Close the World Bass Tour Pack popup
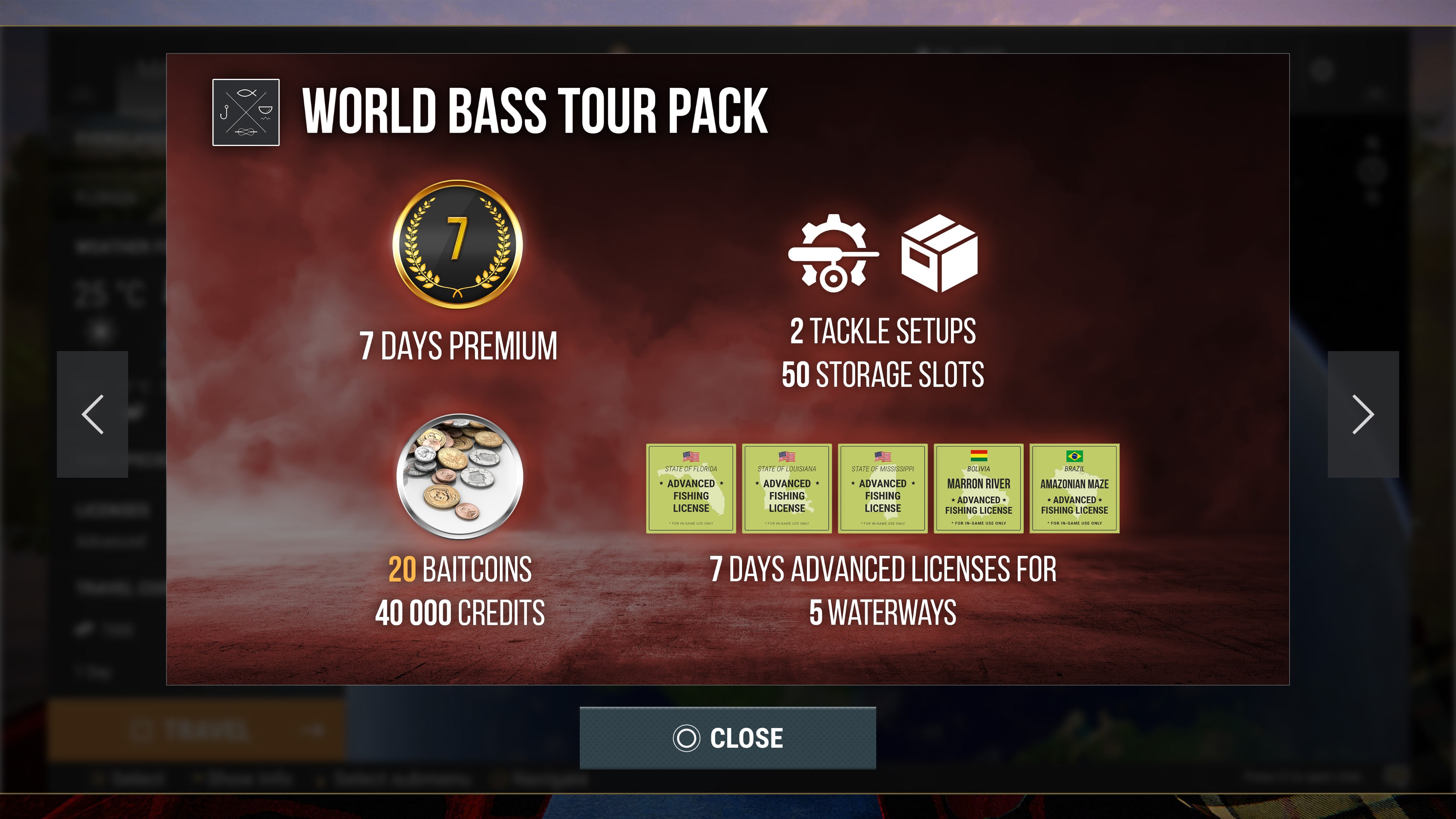The width and height of the screenshot is (1456, 819). pos(728,737)
